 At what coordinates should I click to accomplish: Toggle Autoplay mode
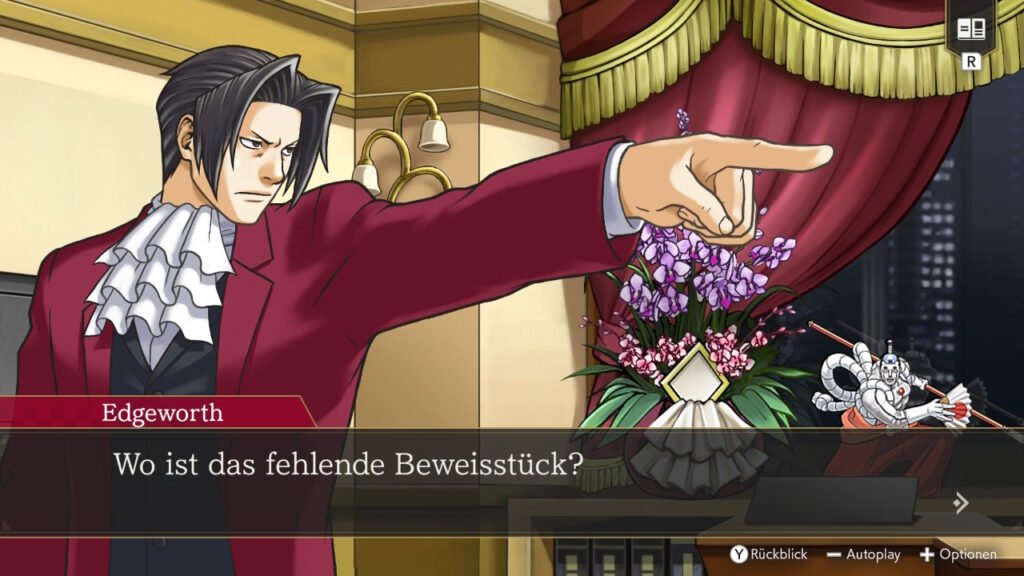pyautogui.click(x=863, y=554)
